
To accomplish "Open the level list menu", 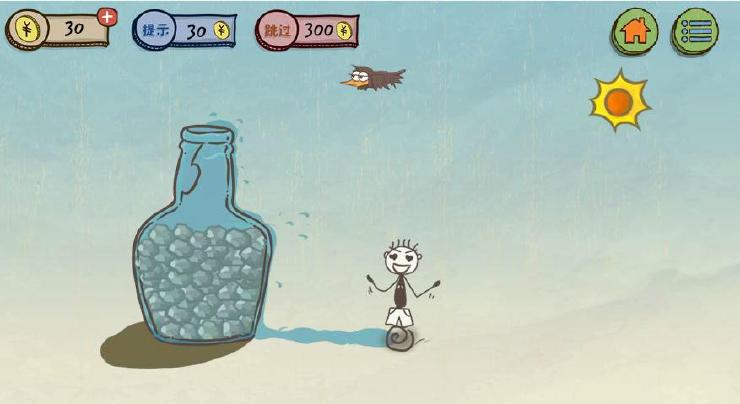I will [696, 30].
